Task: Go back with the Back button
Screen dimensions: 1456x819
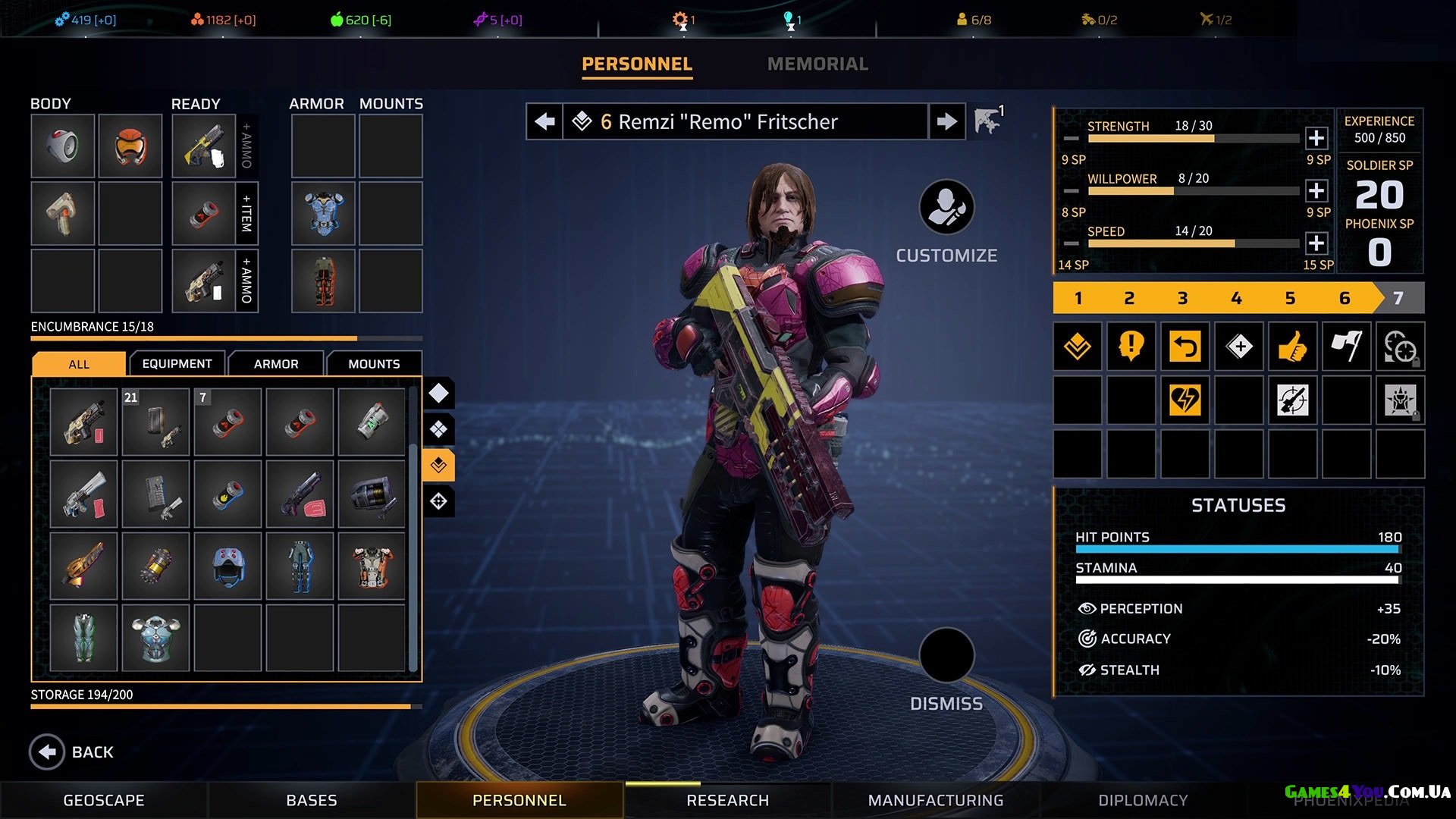Action: tap(48, 752)
